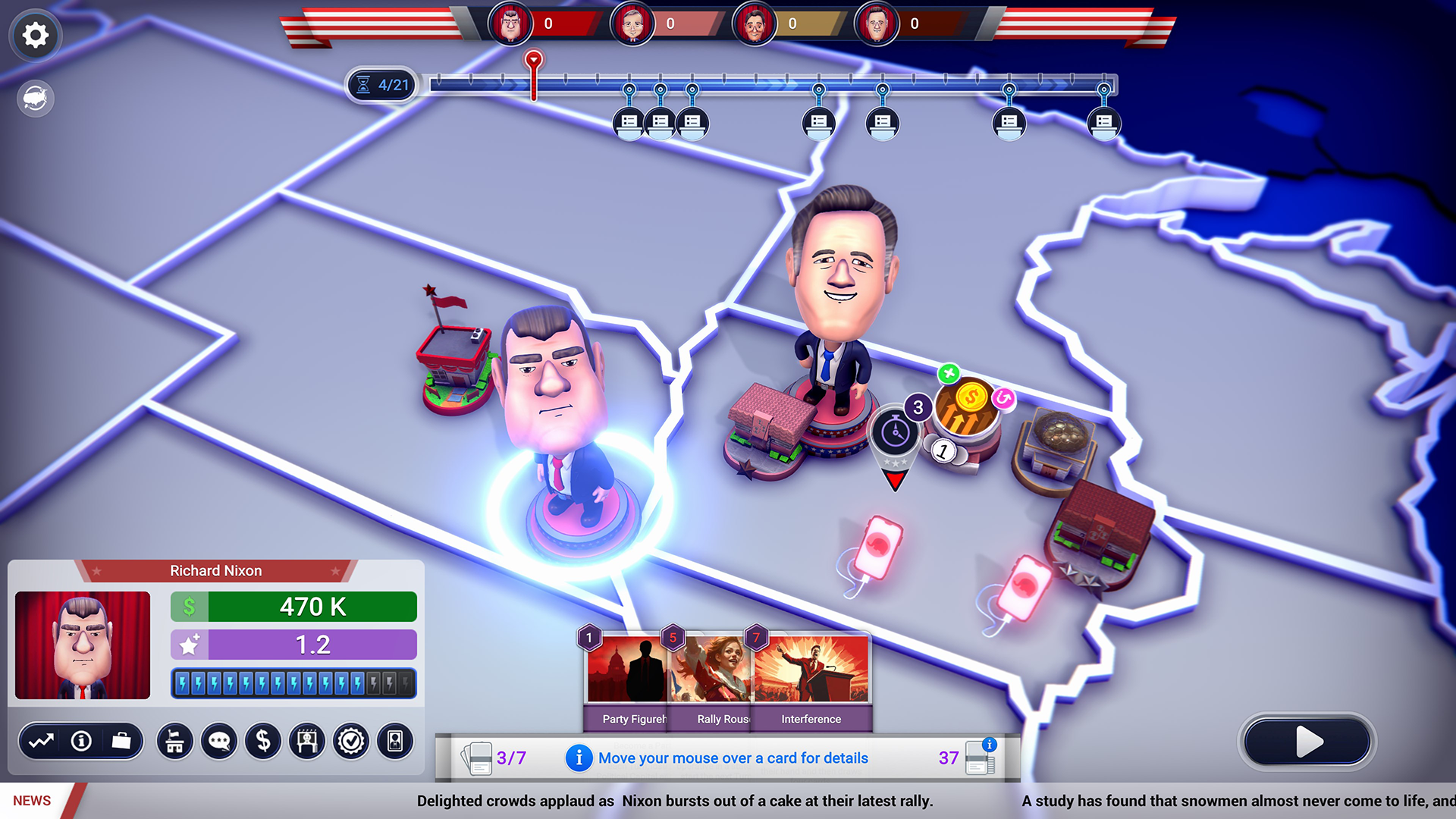Click Nixon's stamina lightning bar
Screen dimensions: 1456x819
[x=293, y=683]
